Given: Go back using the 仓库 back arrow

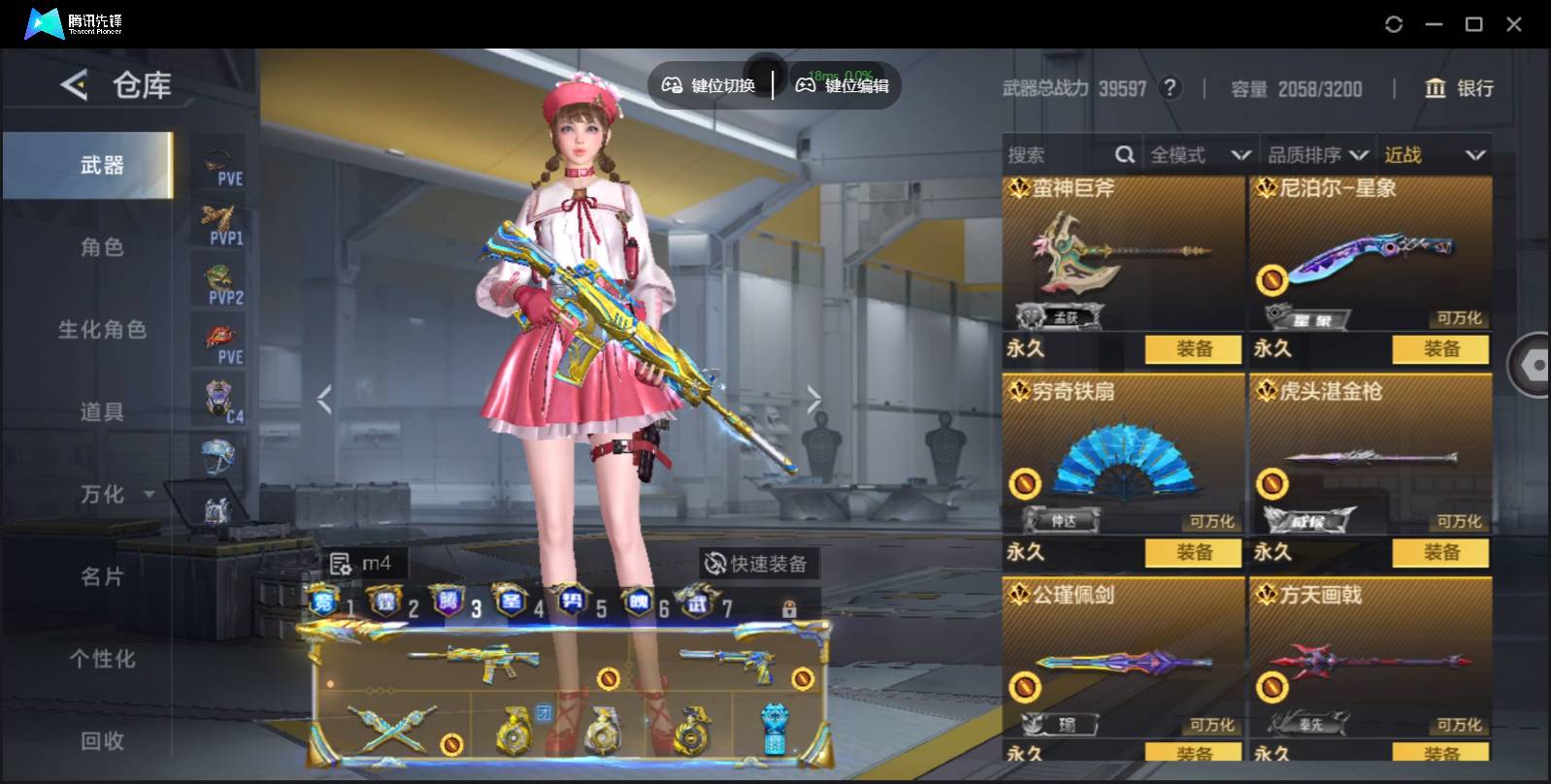Looking at the screenshot, I should tap(74, 85).
